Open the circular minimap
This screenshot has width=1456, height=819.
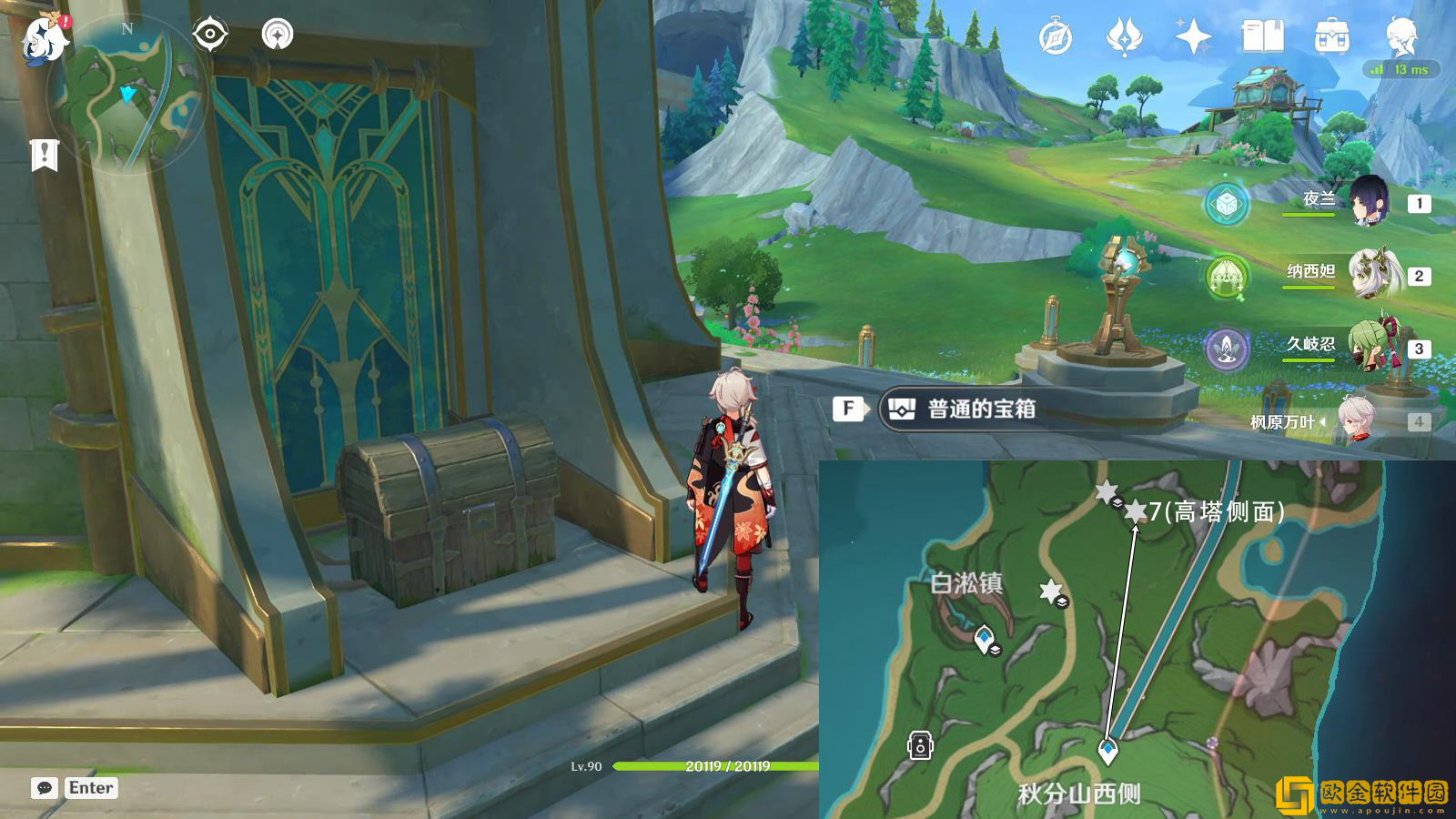pyautogui.click(x=126, y=96)
